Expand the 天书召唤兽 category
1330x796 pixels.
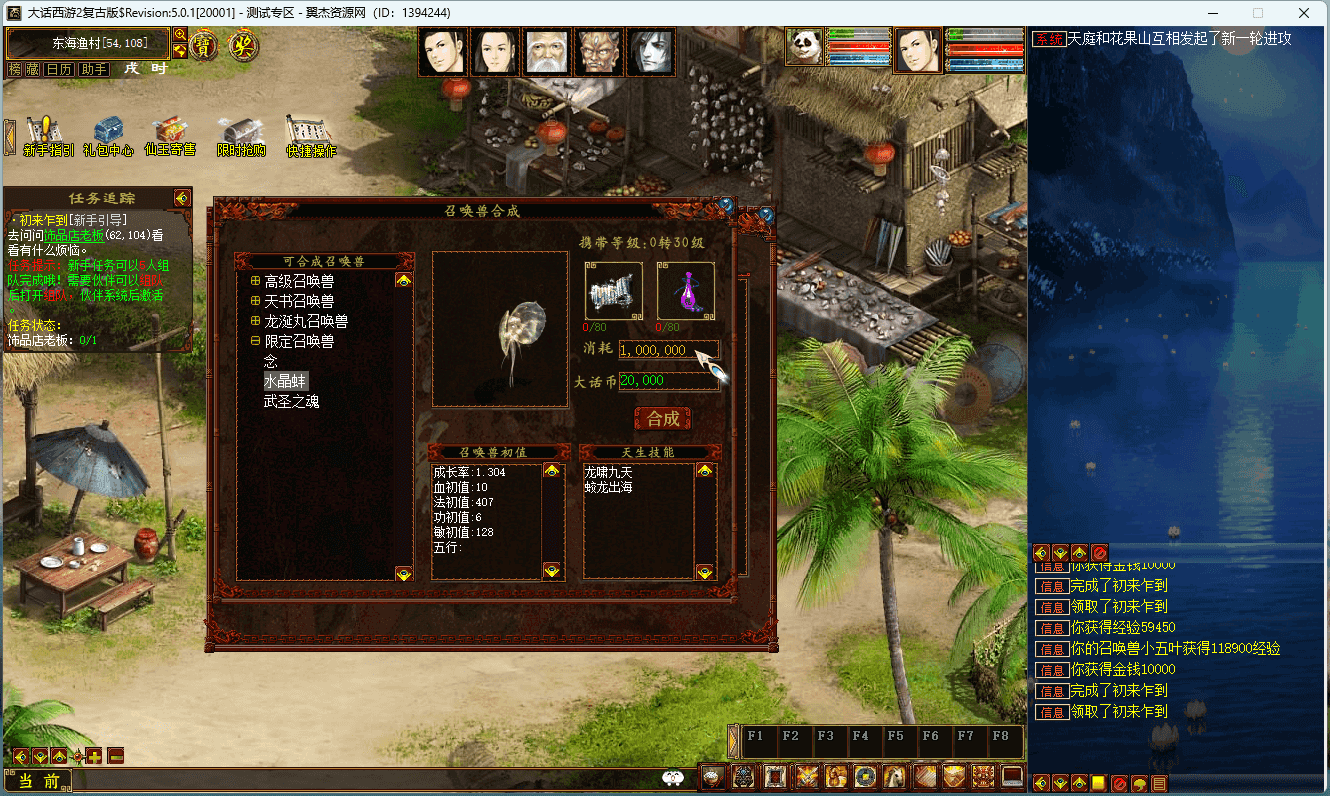pyautogui.click(x=256, y=301)
